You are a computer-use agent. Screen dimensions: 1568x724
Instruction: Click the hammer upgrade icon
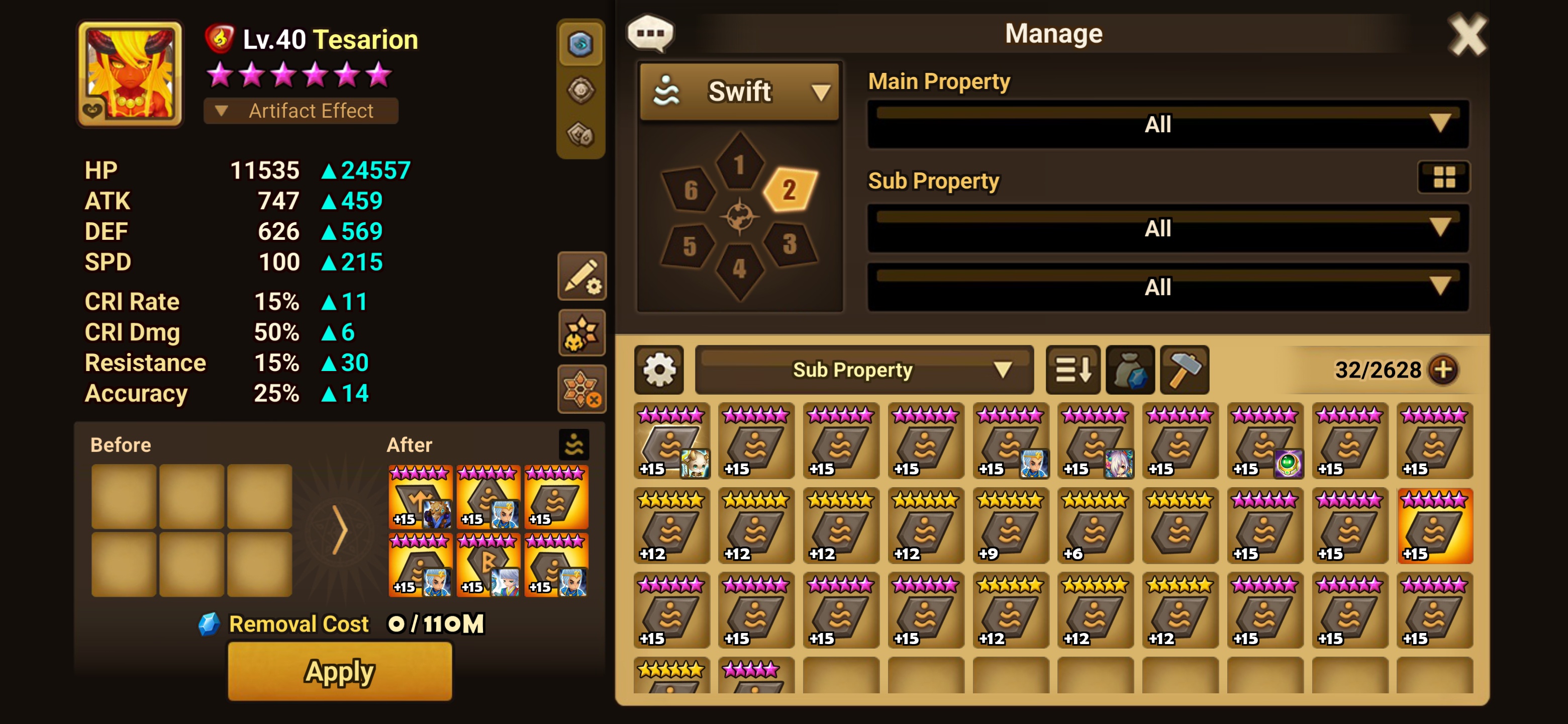point(1184,370)
